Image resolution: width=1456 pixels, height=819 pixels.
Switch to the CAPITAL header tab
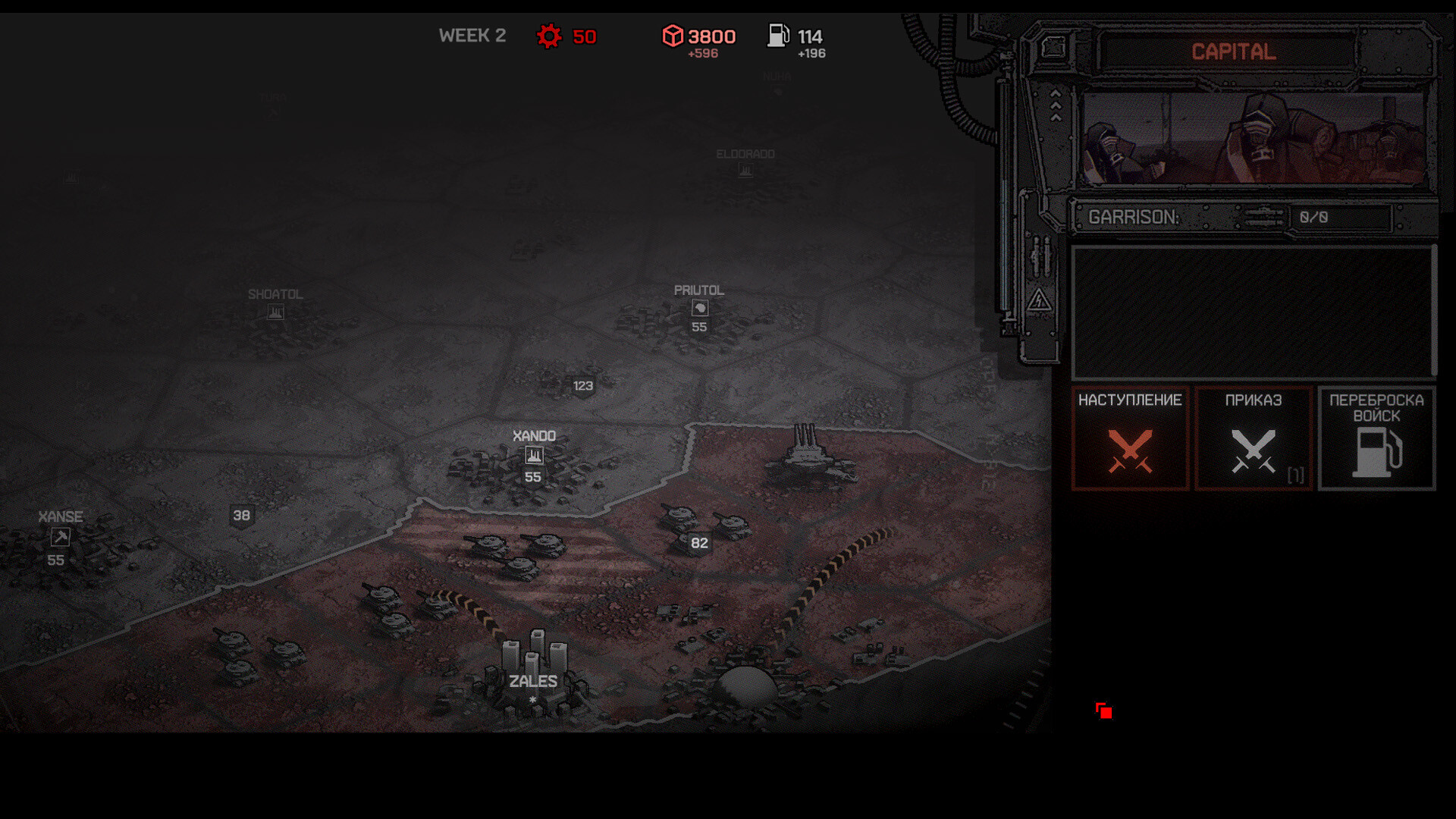[1233, 52]
